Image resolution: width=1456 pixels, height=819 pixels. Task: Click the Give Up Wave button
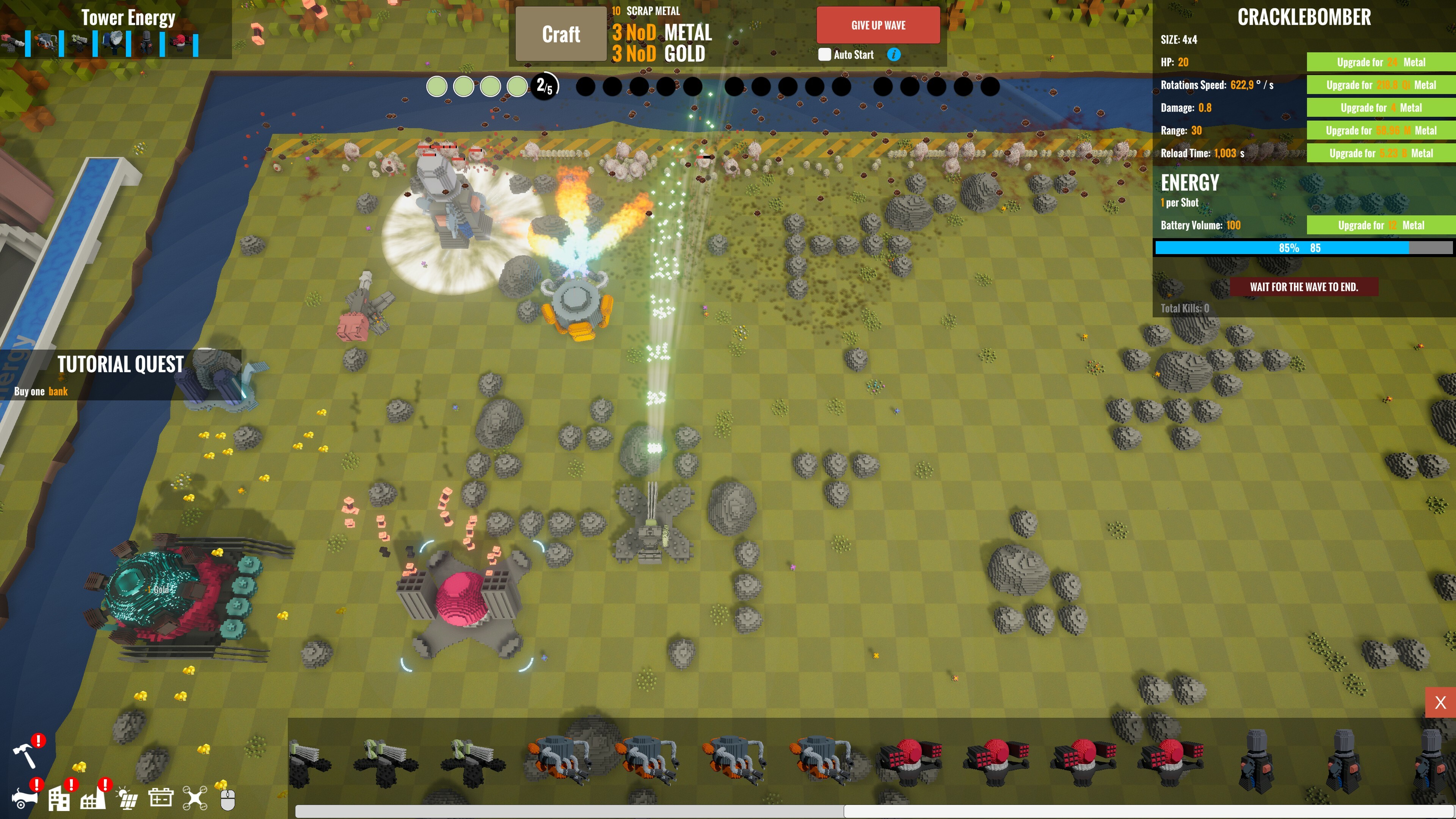click(879, 25)
